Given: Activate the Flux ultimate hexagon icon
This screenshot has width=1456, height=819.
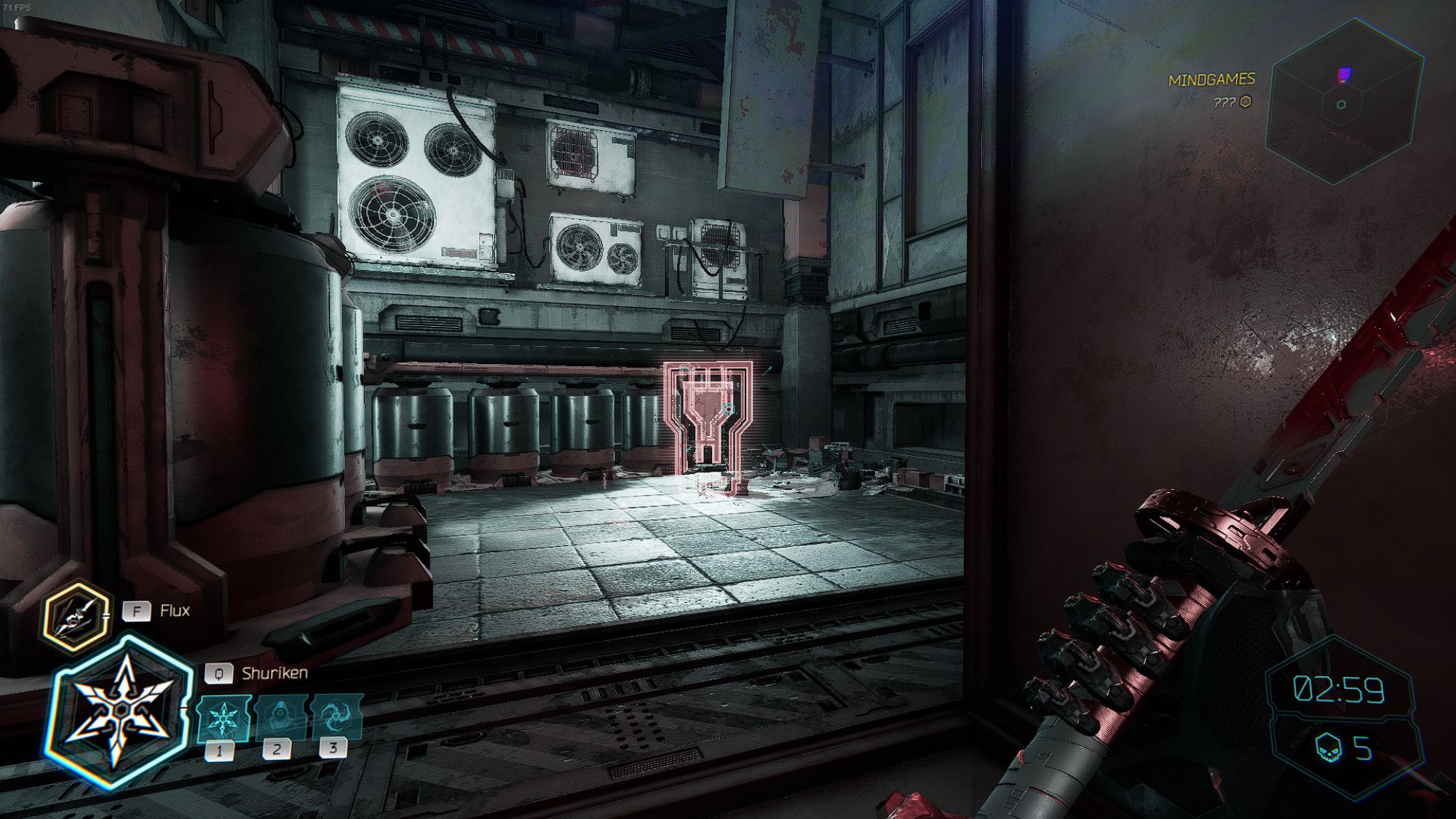Looking at the screenshot, I should point(76,617).
